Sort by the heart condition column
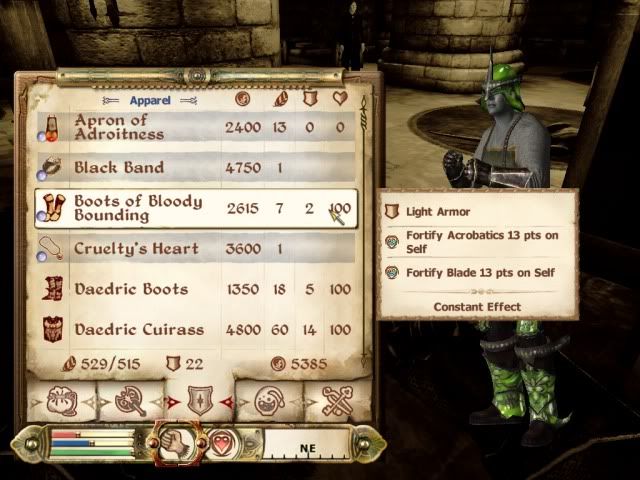The height and width of the screenshot is (480, 640). (x=340, y=99)
